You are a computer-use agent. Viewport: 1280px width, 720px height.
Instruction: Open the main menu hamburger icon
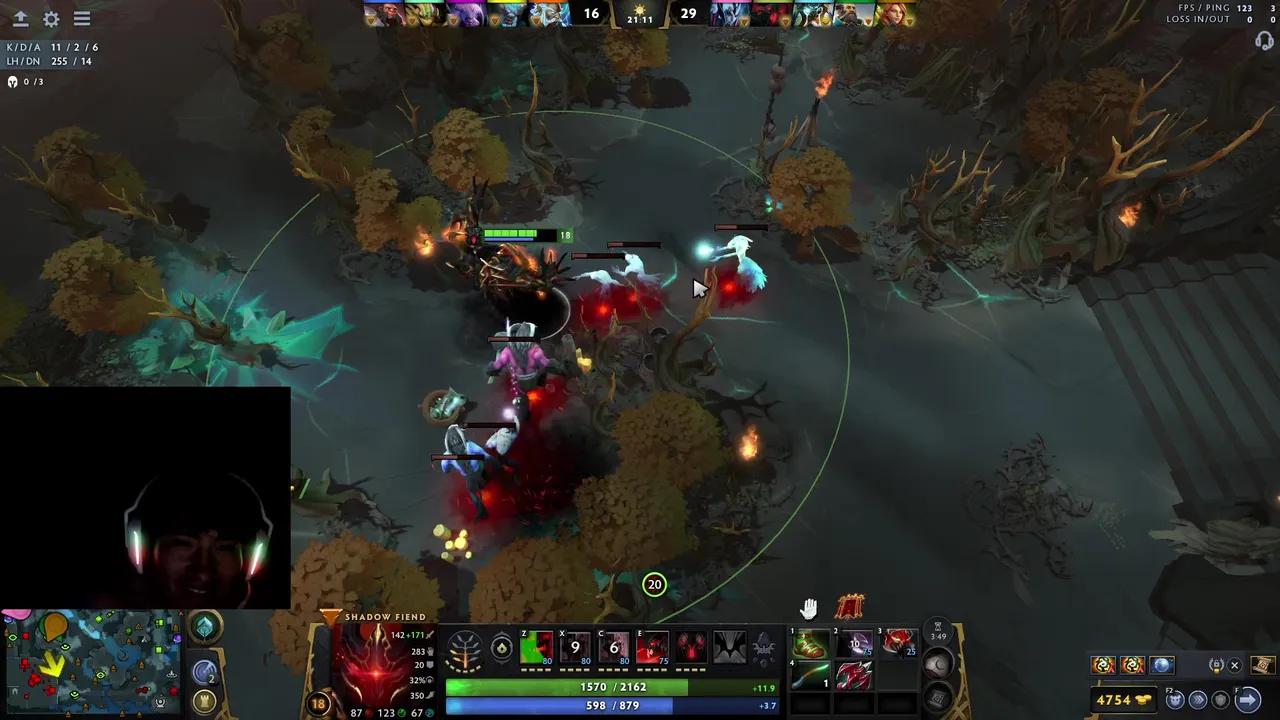(81, 17)
